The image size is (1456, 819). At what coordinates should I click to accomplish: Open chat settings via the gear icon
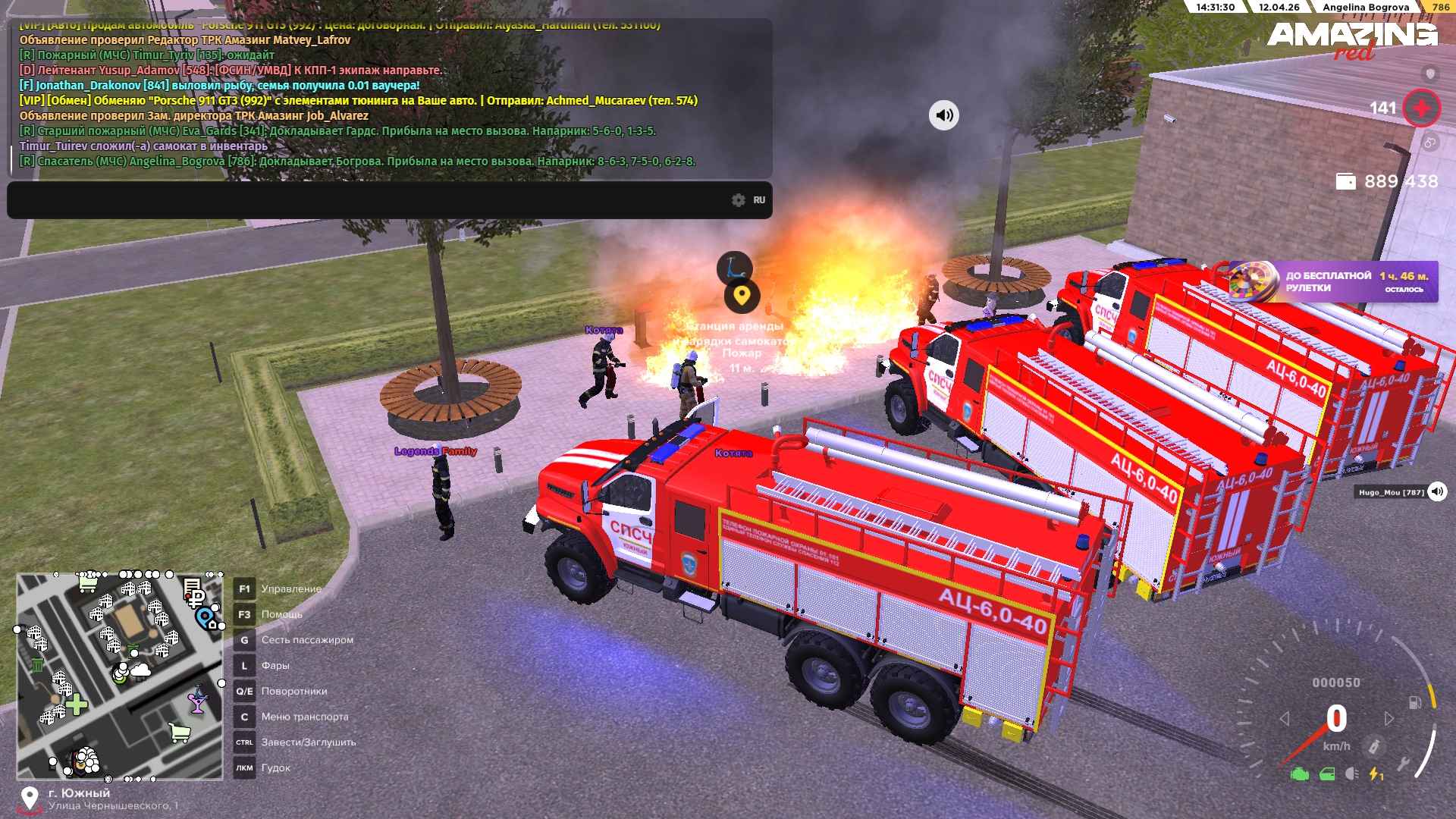tap(739, 200)
